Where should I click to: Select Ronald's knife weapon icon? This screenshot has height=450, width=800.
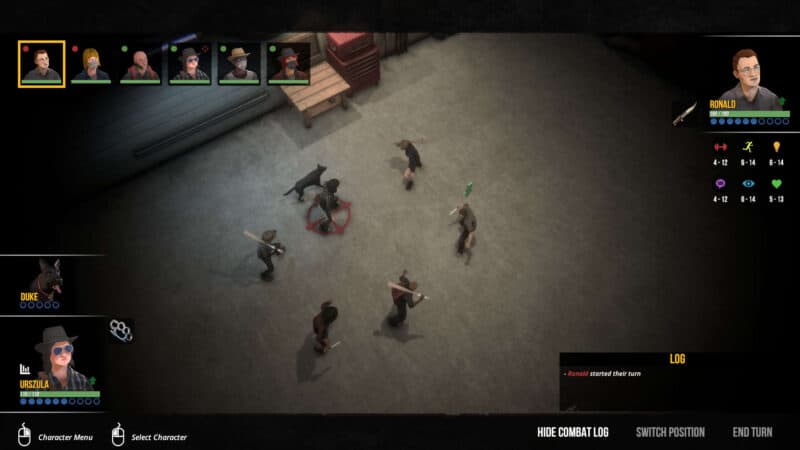683,114
